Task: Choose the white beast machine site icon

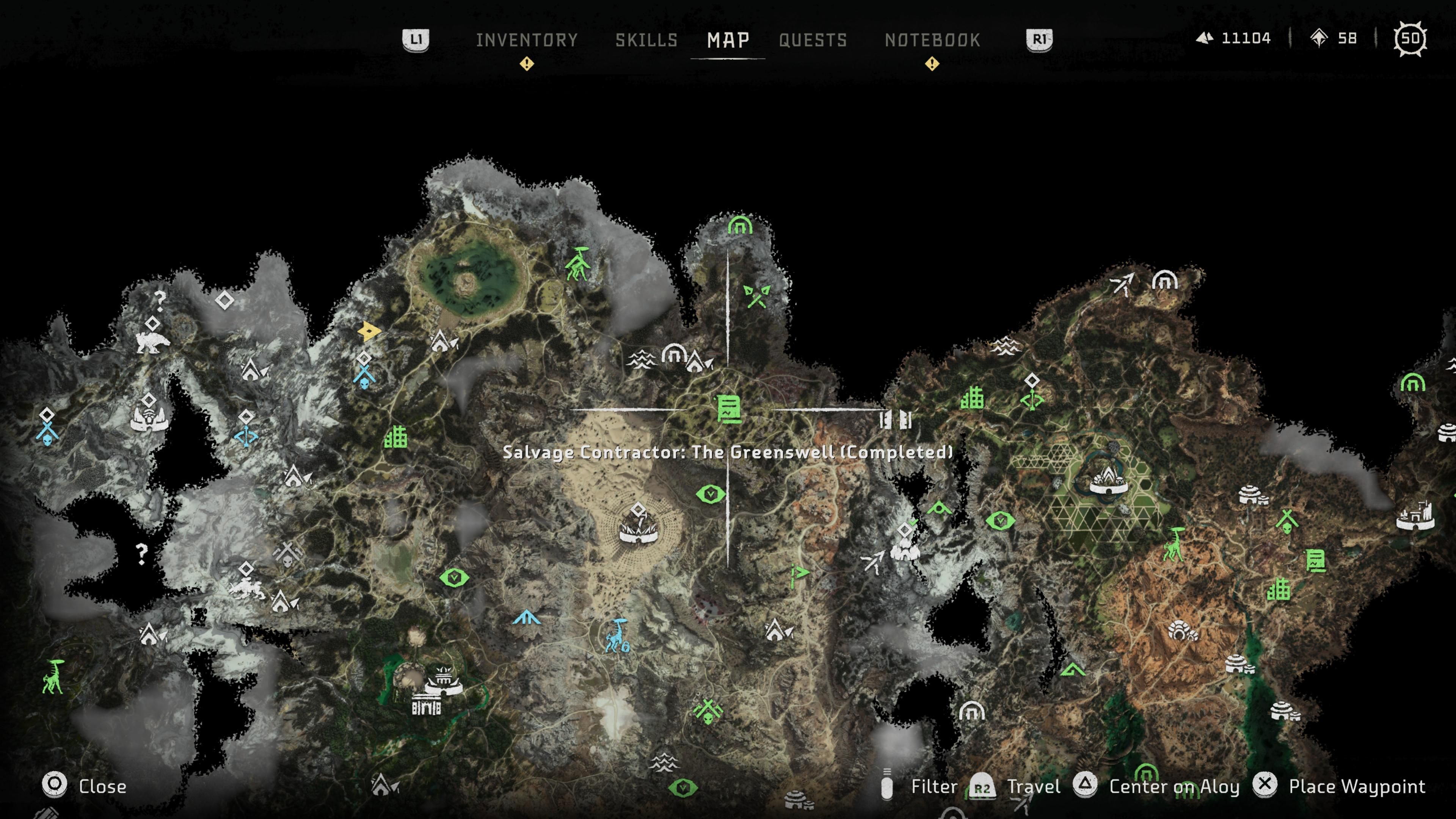Action: click(x=152, y=342)
